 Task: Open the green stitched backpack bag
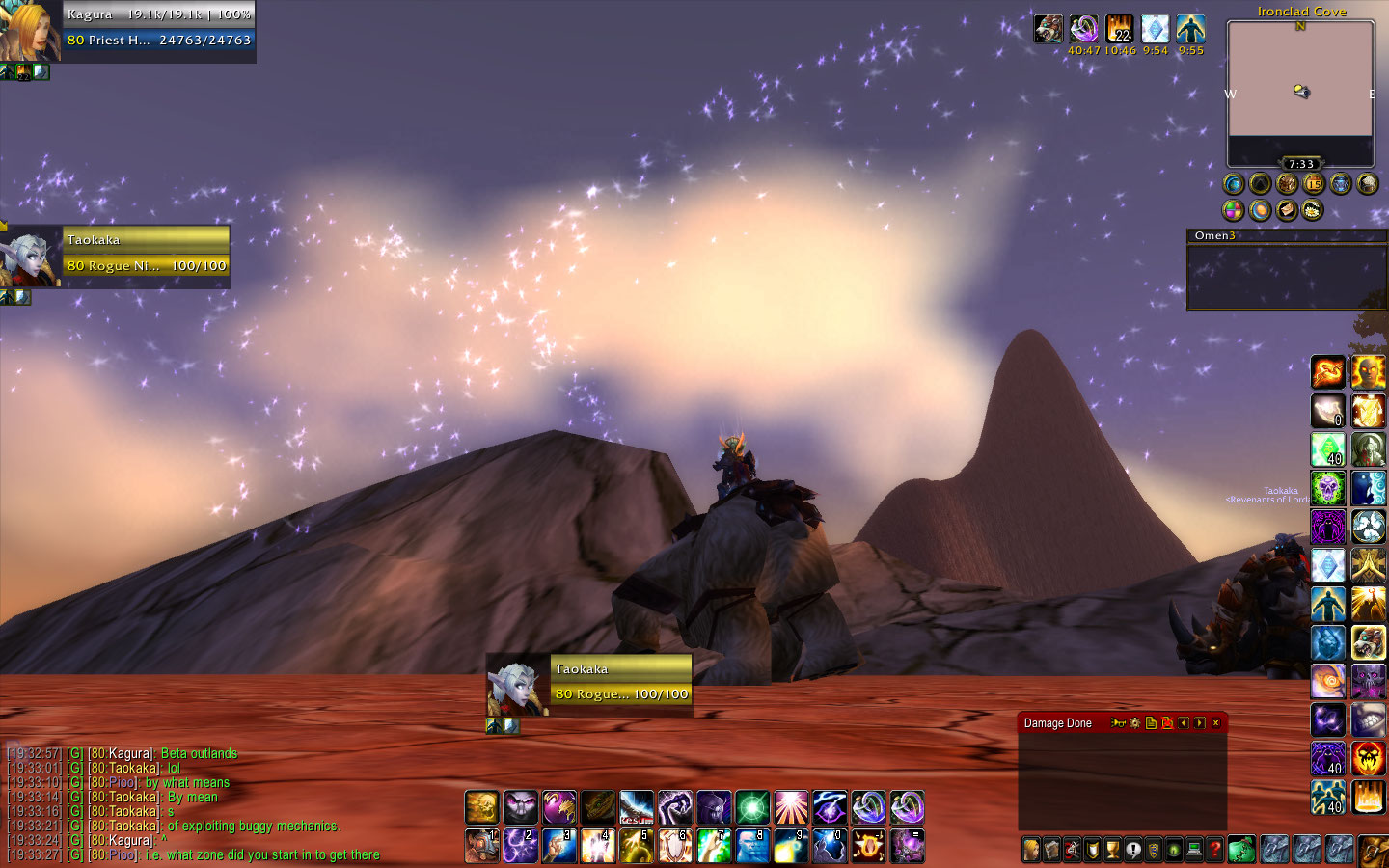(1242, 850)
